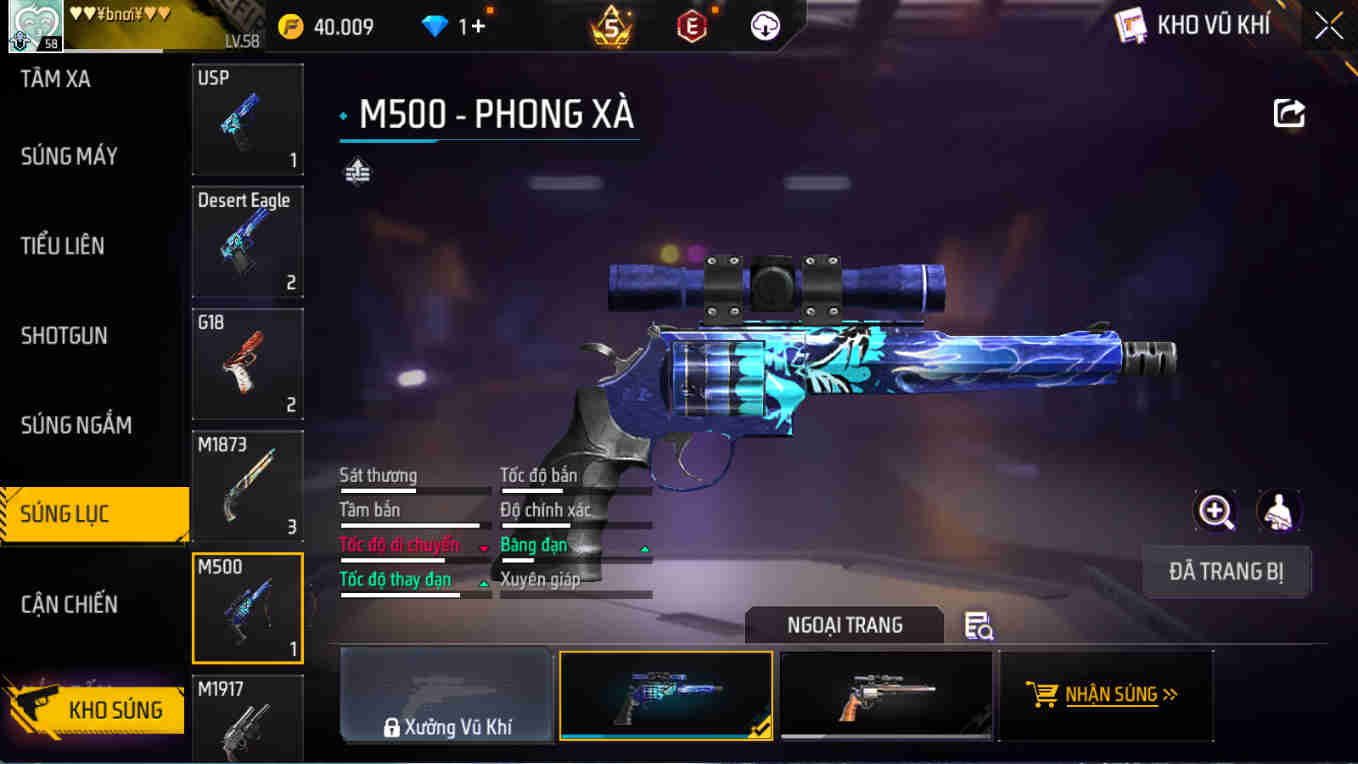The height and width of the screenshot is (764, 1358).
Task: Open the attachment icon below the weapon name
Action: click(x=356, y=170)
